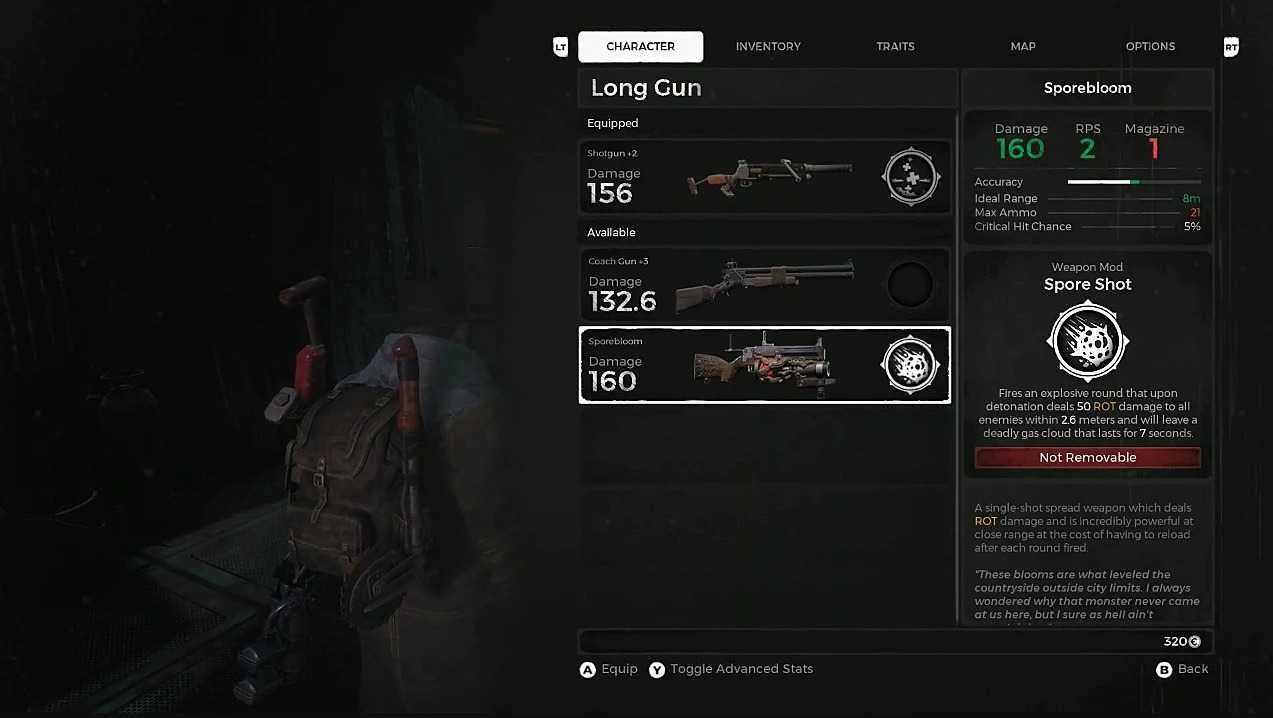Equip the highlighted weapon
This screenshot has height=718, width=1273.
[x=609, y=669]
